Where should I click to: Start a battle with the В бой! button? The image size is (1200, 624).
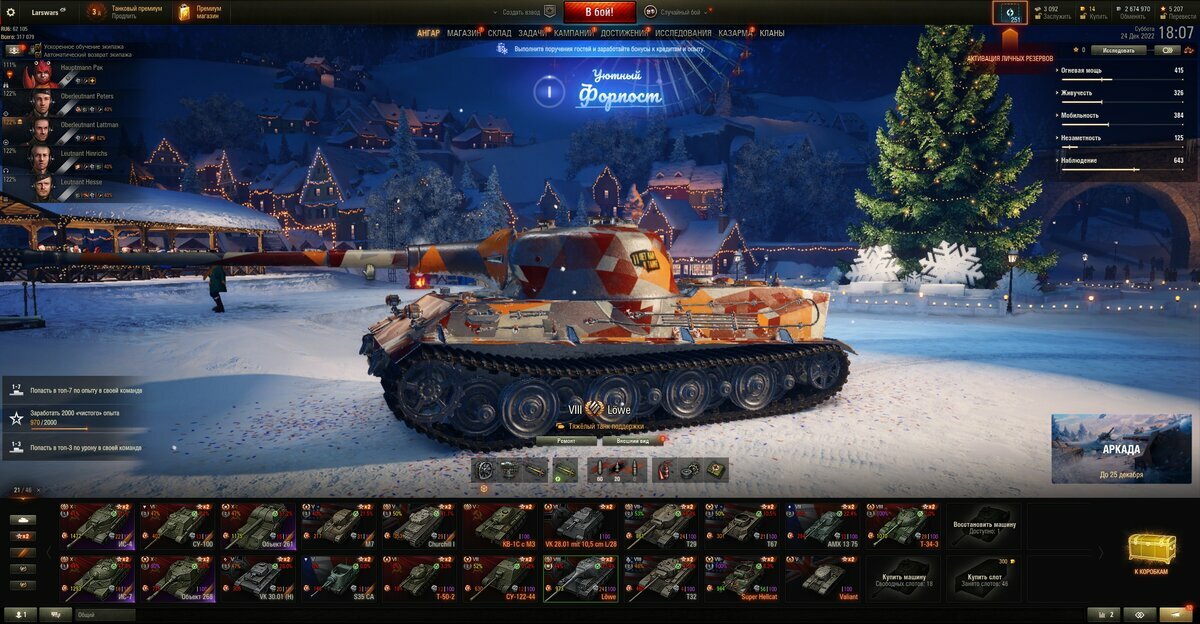click(x=599, y=12)
